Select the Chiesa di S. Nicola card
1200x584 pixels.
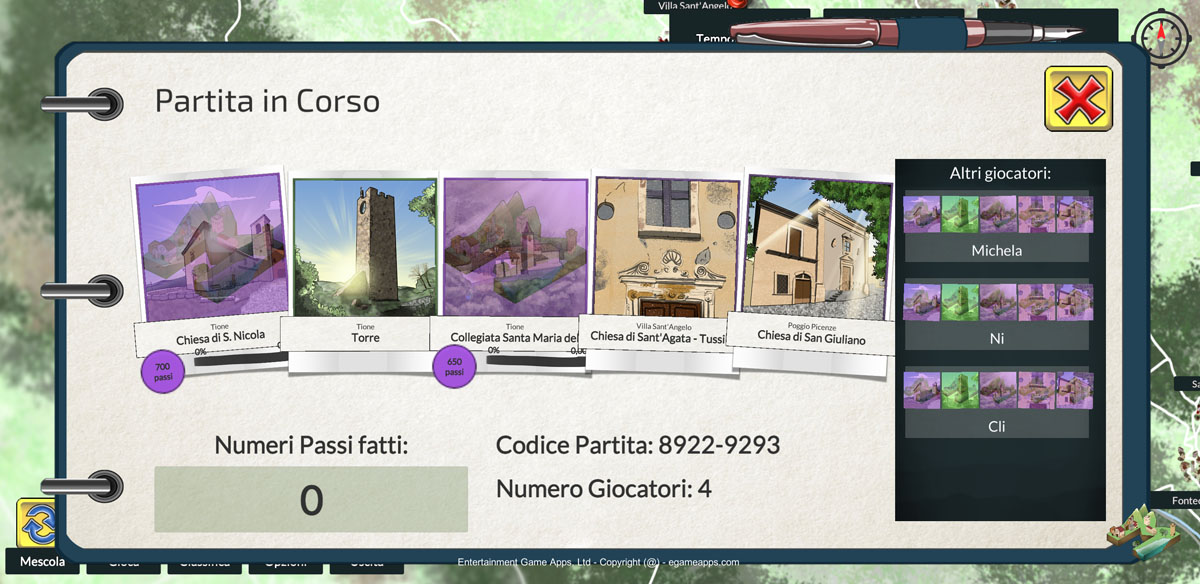(x=211, y=250)
